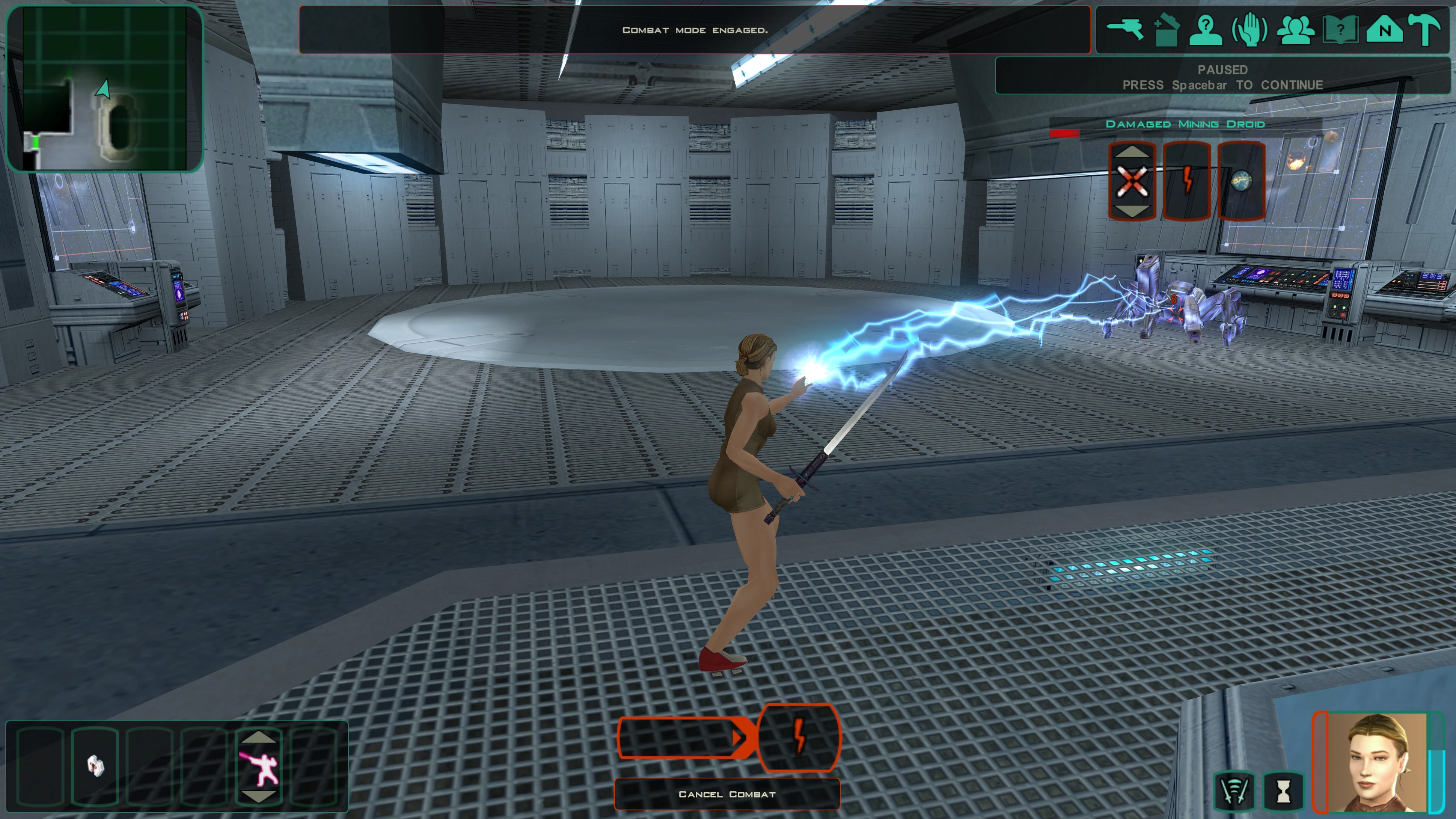This screenshot has height=819, width=1456.
Task: Open the Abilities hand icon
Action: coord(1249,29)
